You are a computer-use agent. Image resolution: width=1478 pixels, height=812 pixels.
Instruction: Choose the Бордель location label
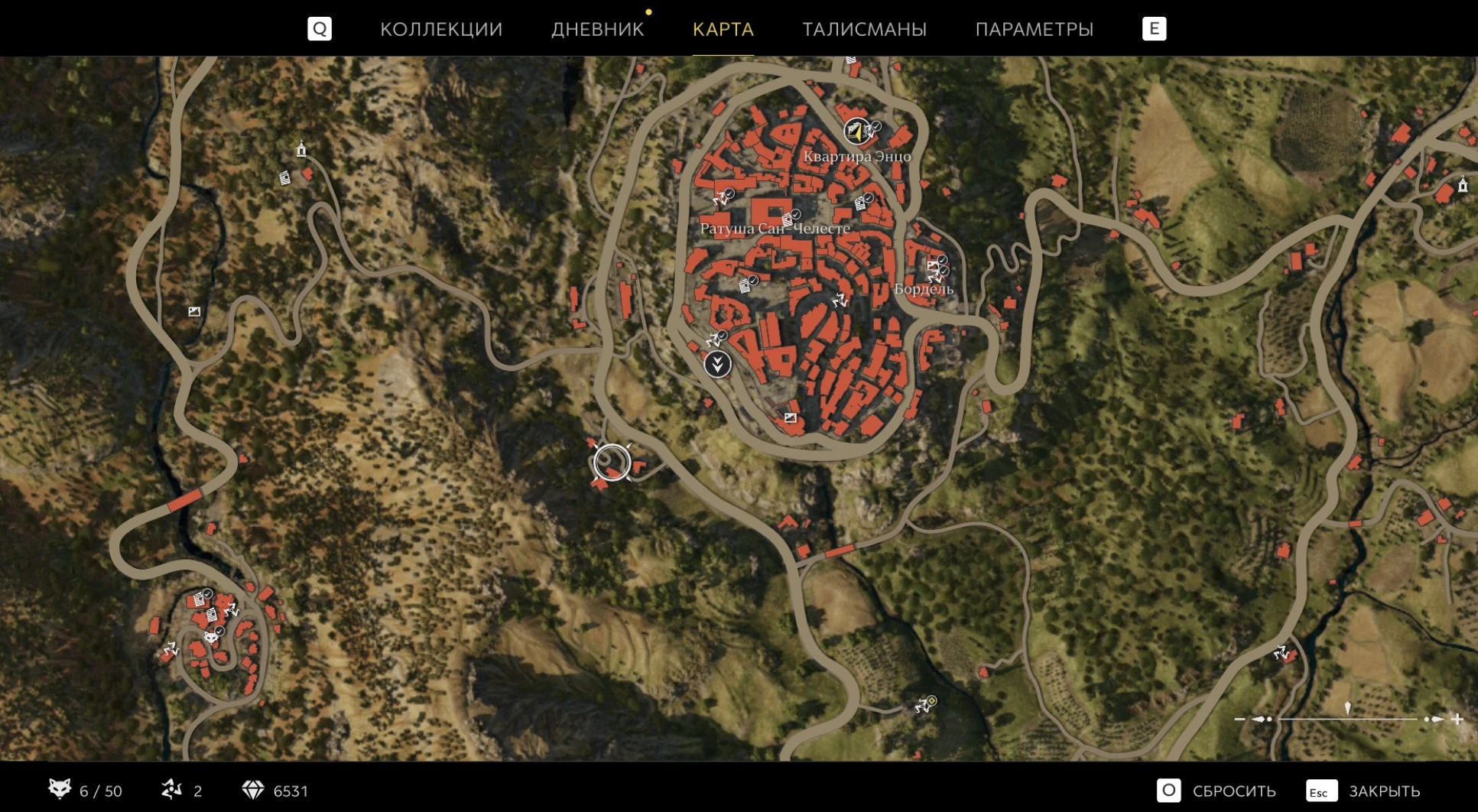924,289
